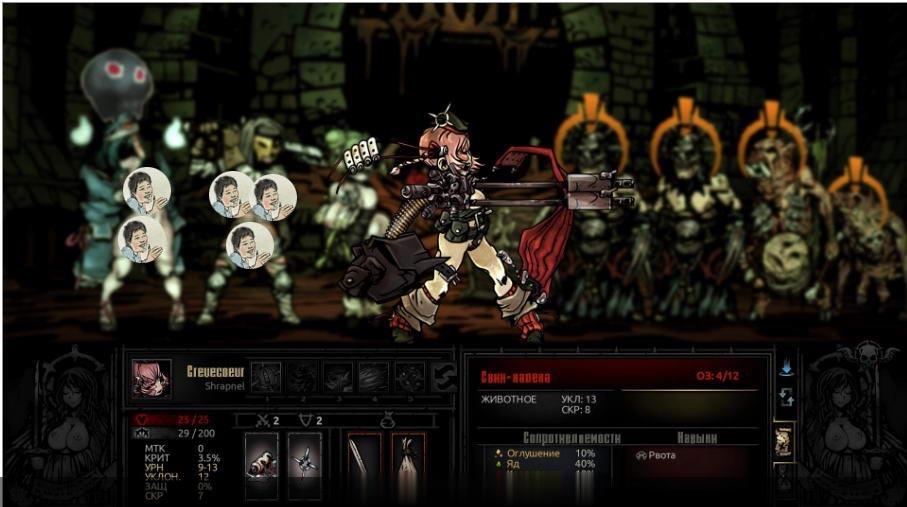907x507 pixels.
Task: Click the grey circular arrows beside the skill icons
Action: click(441, 379)
